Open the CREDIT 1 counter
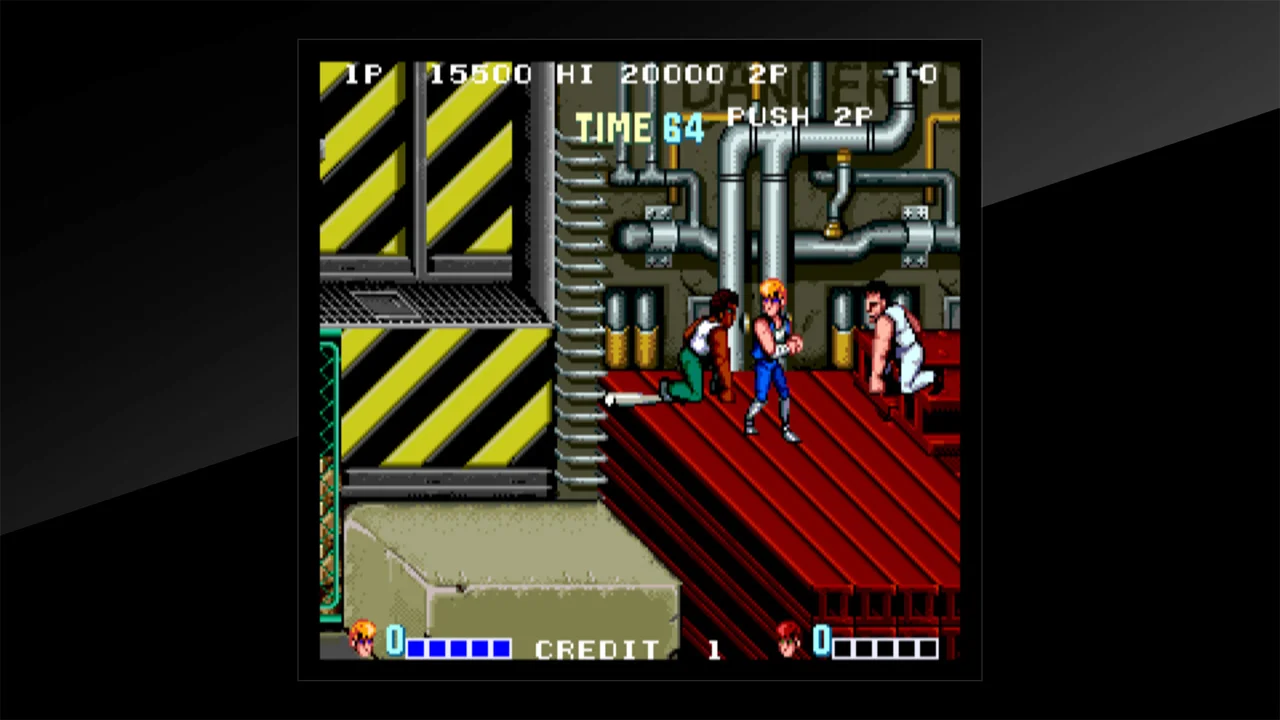The height and width of the screenshot is (720, 1280). 620,649
